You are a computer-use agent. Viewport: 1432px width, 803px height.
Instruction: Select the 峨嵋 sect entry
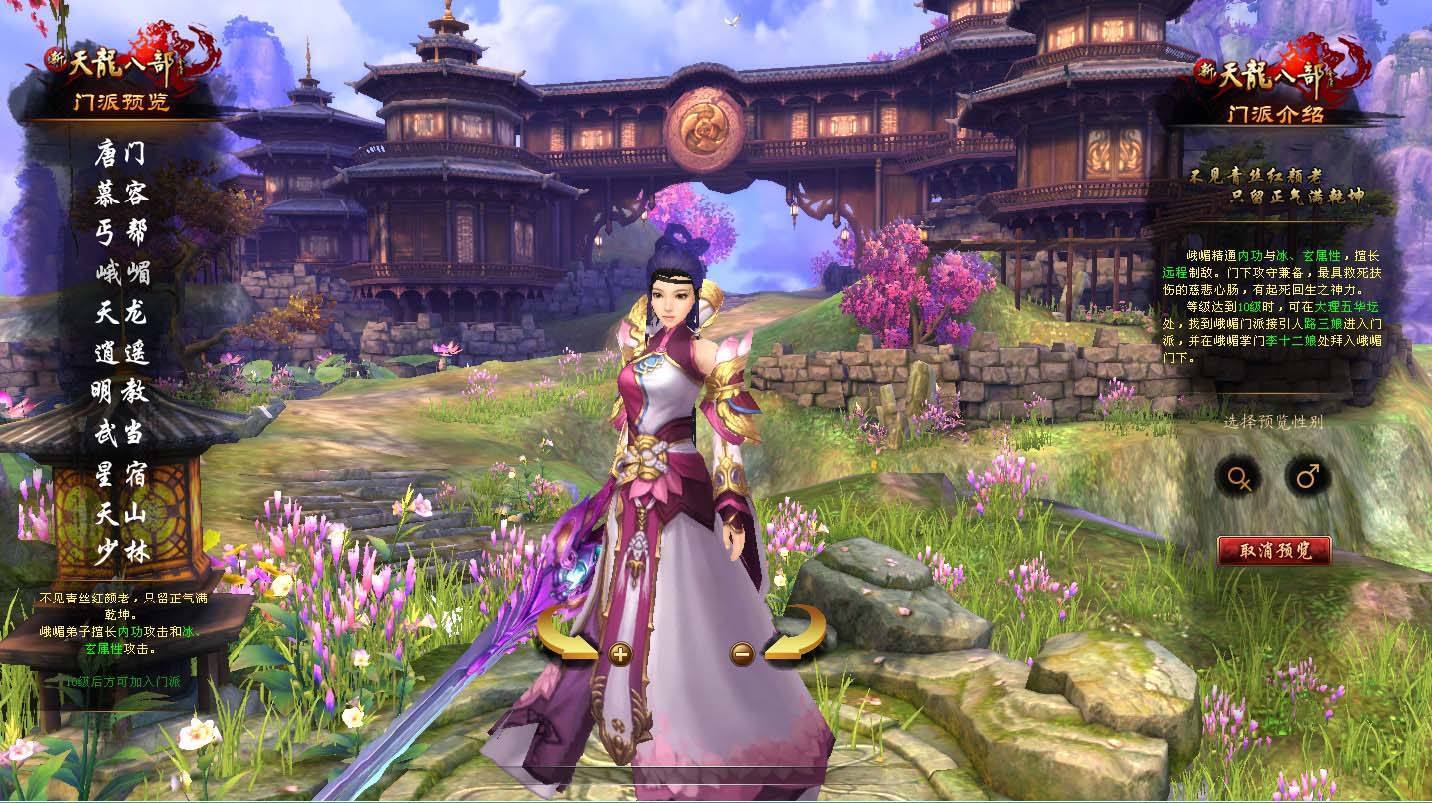pyautogui.click(x=121, y=272)
